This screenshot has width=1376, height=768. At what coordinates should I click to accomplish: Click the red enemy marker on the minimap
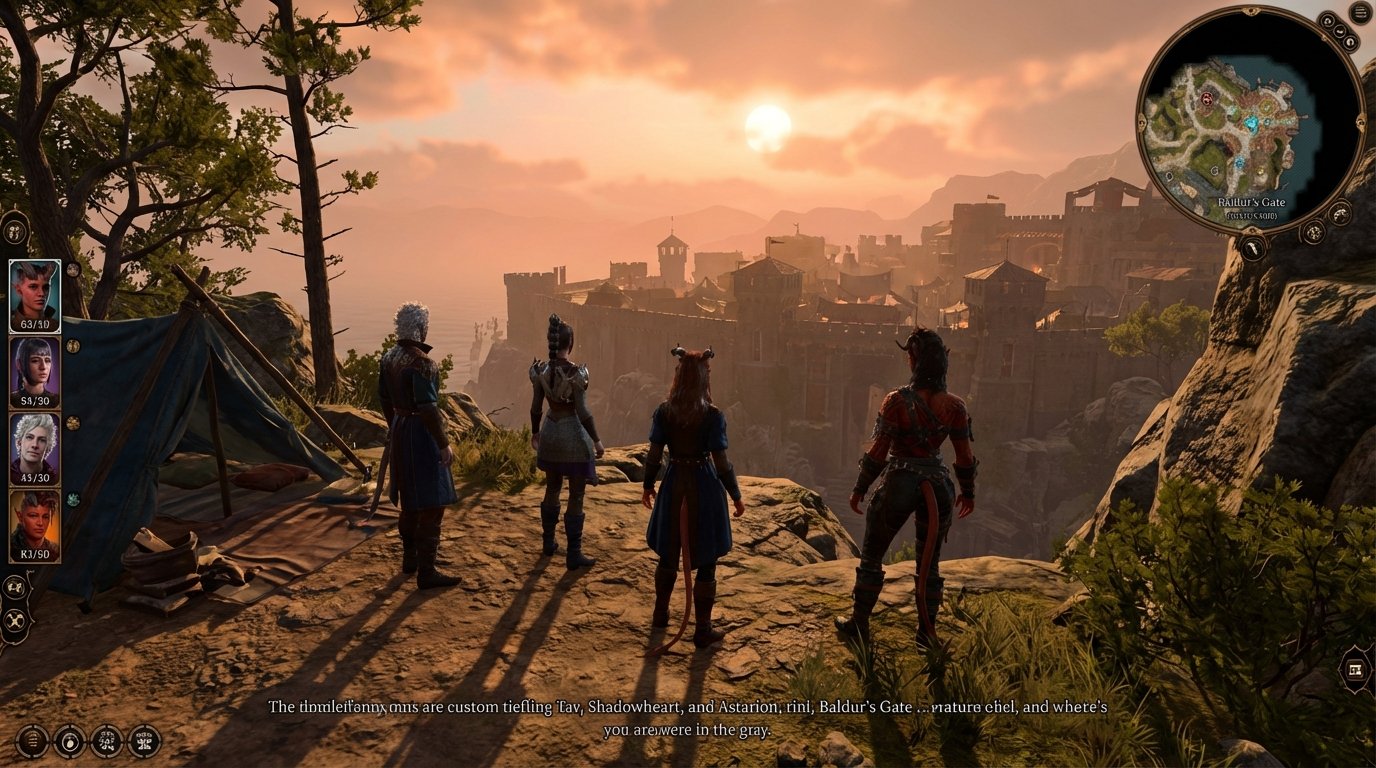tap(1207, 99)
